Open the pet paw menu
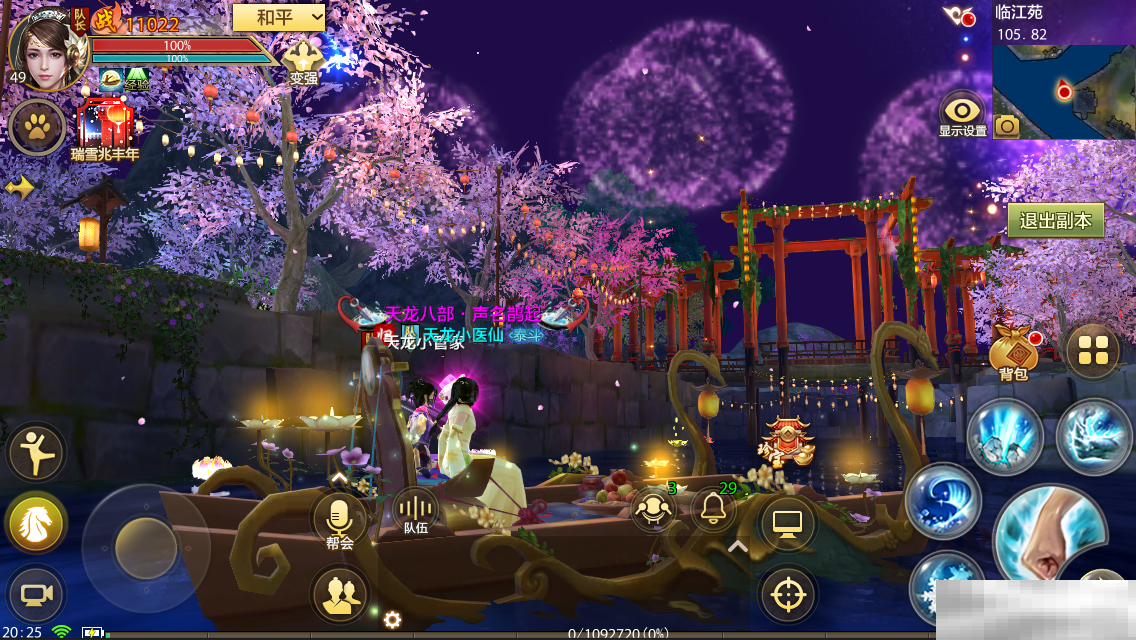 38,127
